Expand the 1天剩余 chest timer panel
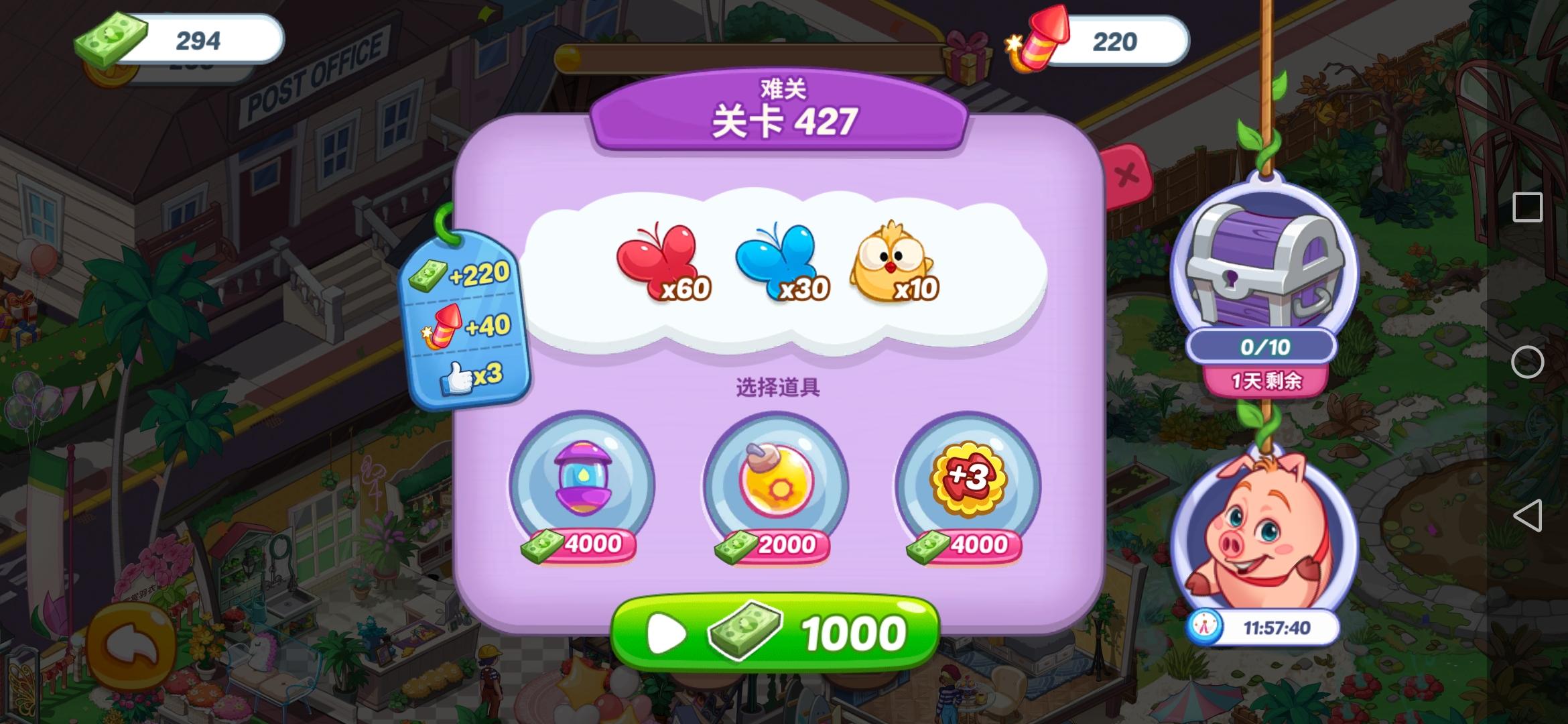 tap(1270, 381)
